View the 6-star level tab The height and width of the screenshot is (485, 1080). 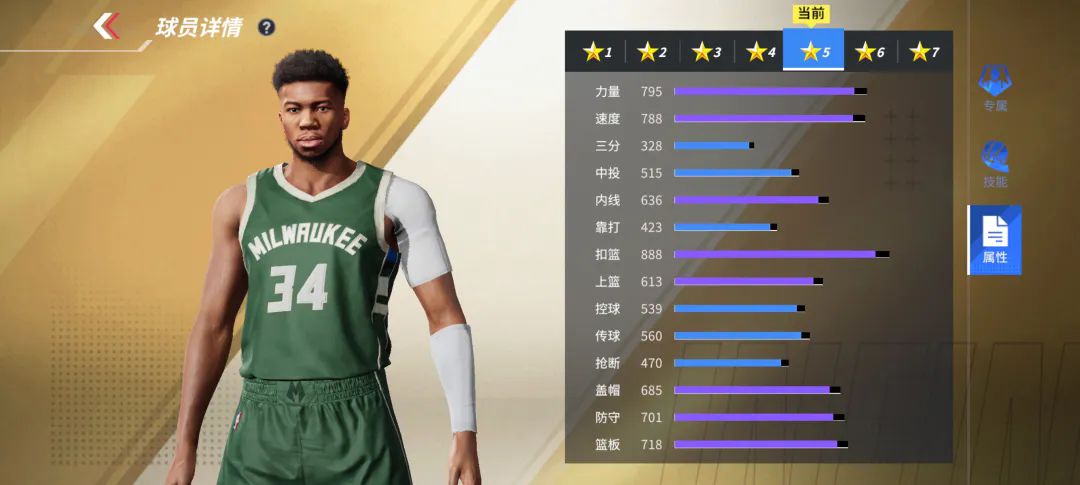point(869,52)
